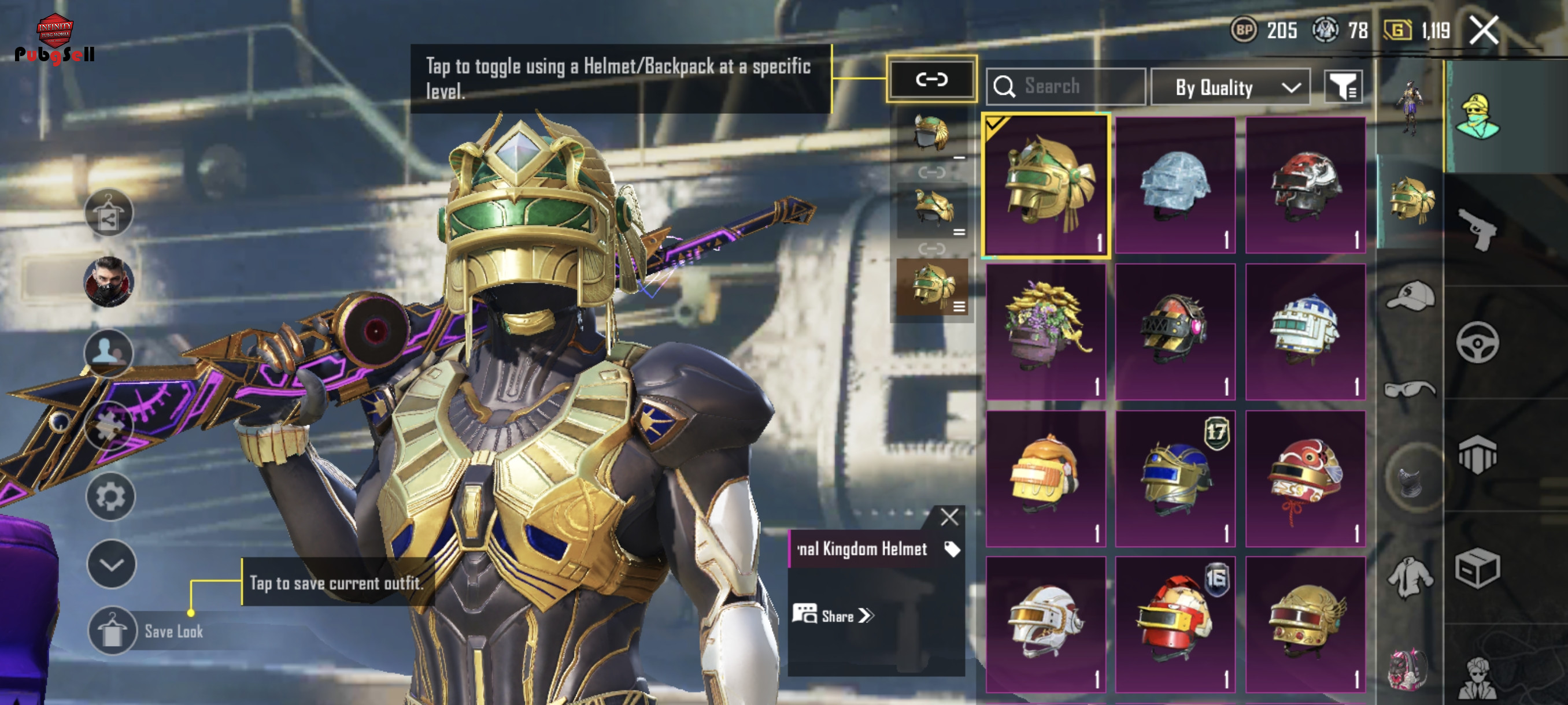
Task: Open the wardrobe share hanger icon
Action: [x=109, y=213]
